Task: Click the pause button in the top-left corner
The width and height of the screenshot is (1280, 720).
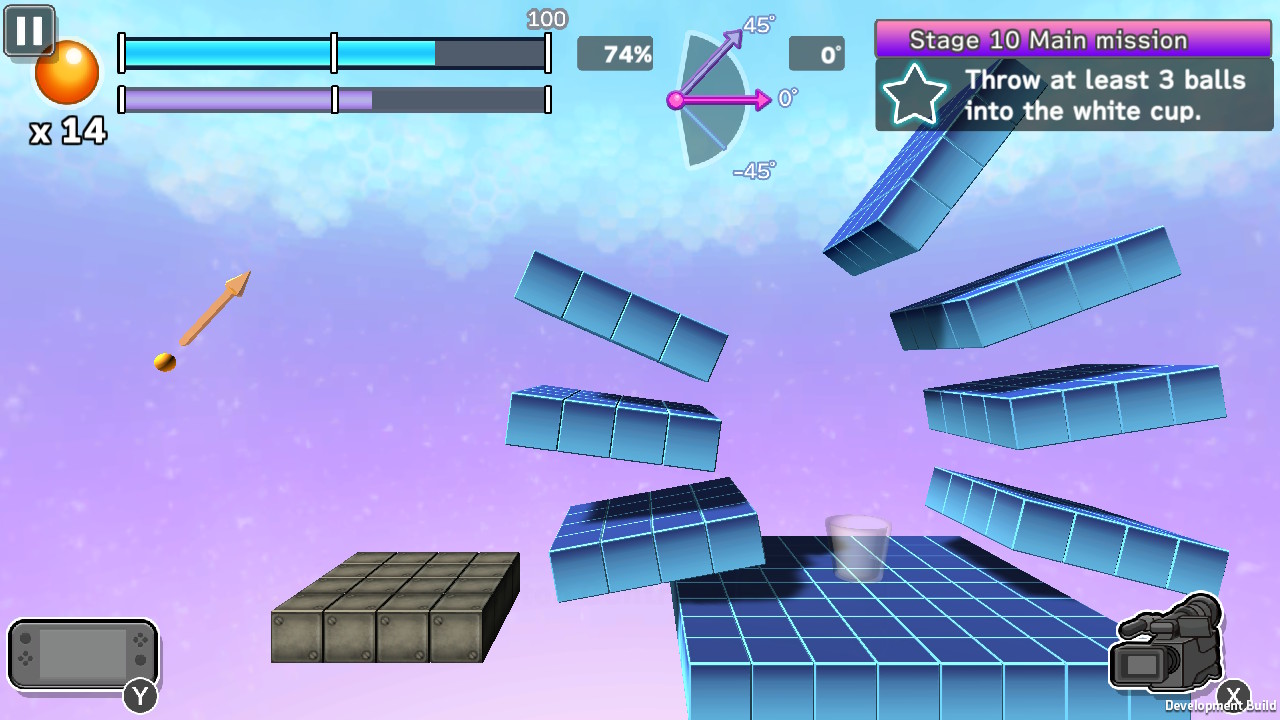Action: [x=28, y=30]
